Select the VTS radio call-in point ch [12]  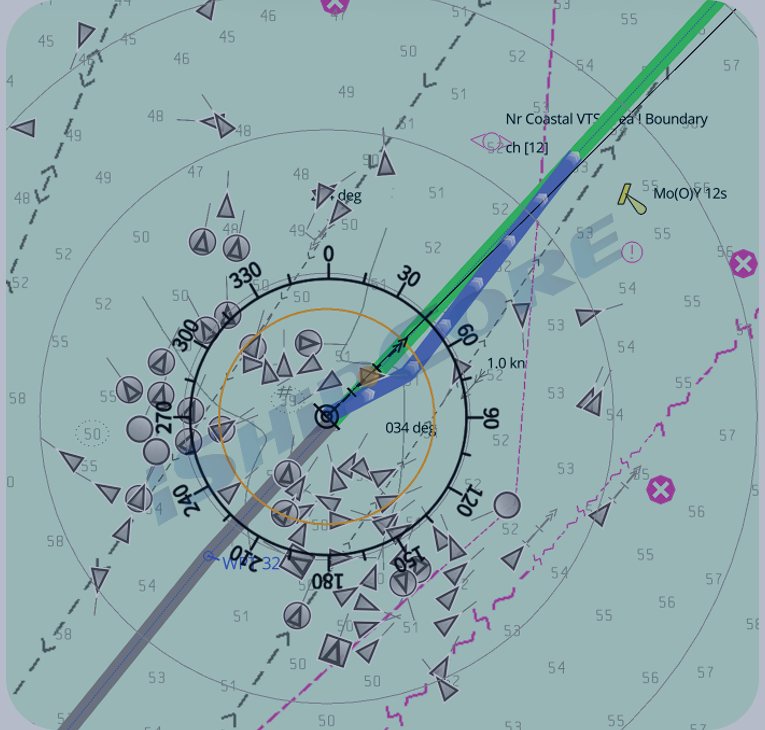(x=489, y=143)
